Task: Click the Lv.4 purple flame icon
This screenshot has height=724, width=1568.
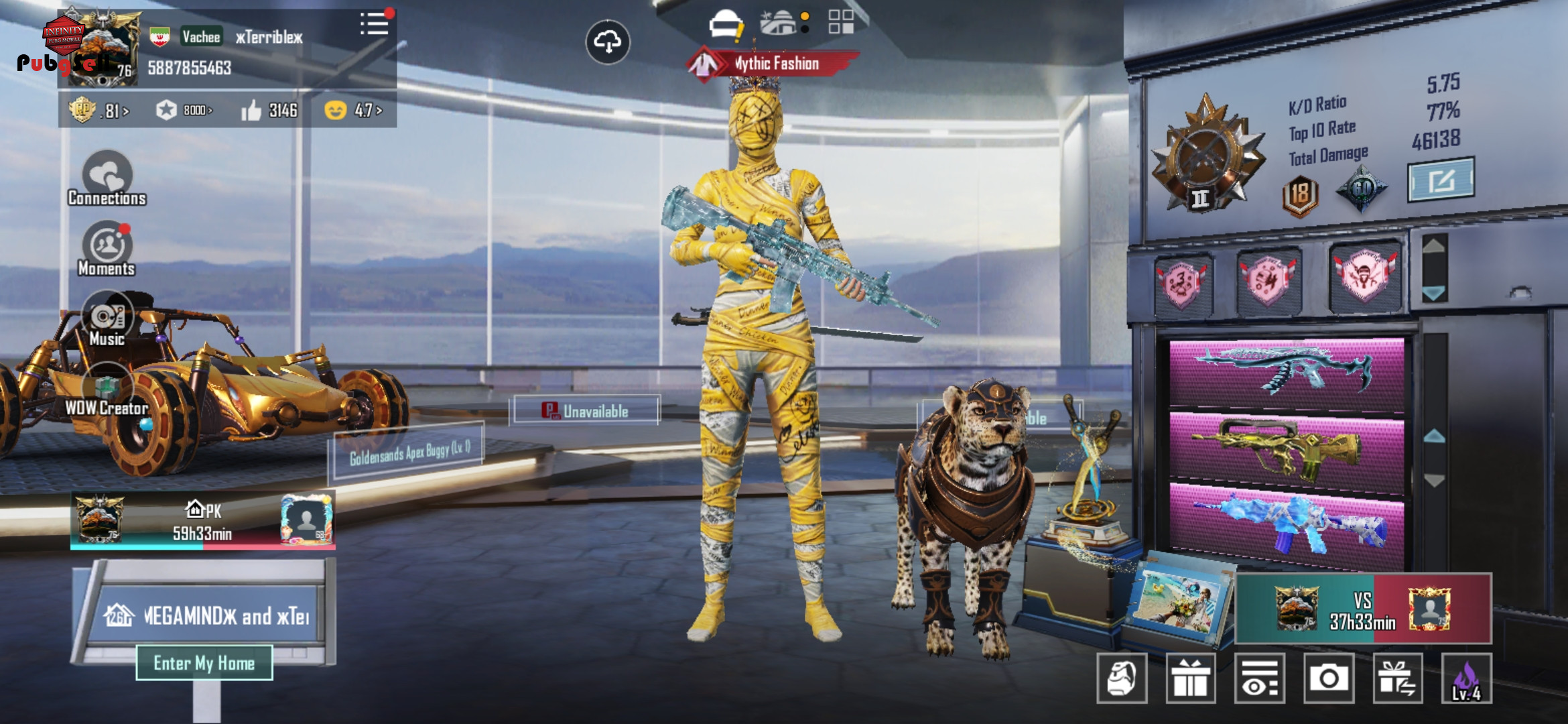Action: 1466,678
